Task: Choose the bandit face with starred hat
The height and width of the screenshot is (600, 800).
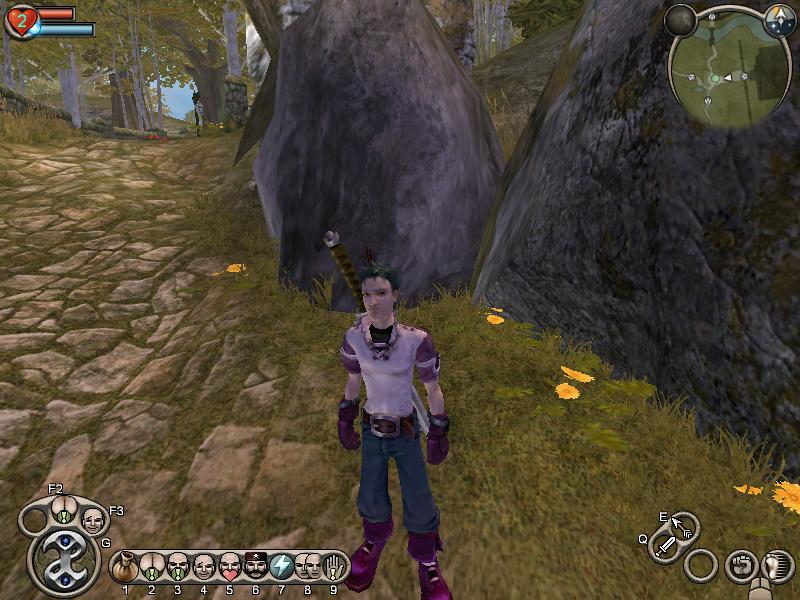Action: point(255,566)
